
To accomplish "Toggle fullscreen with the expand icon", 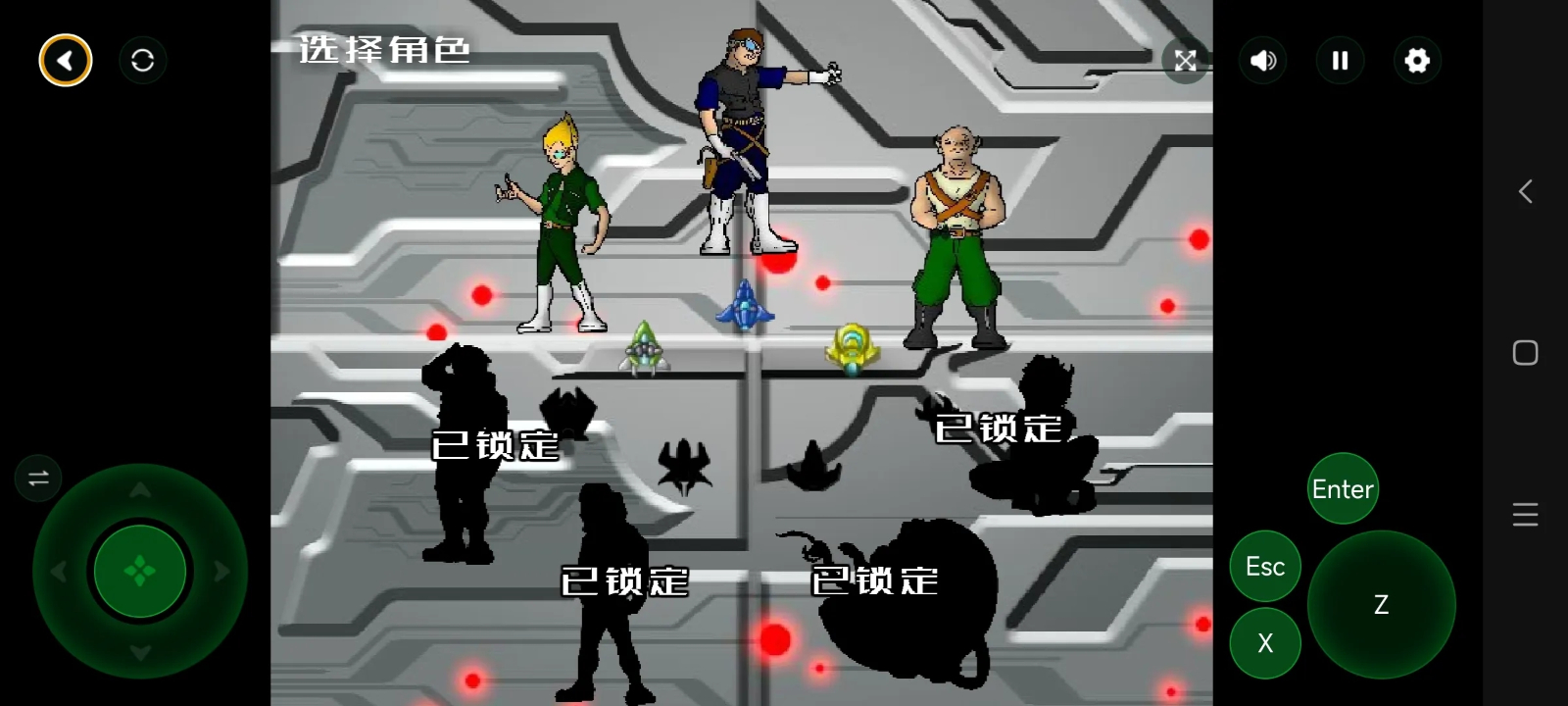I will tap(1186, 61).
